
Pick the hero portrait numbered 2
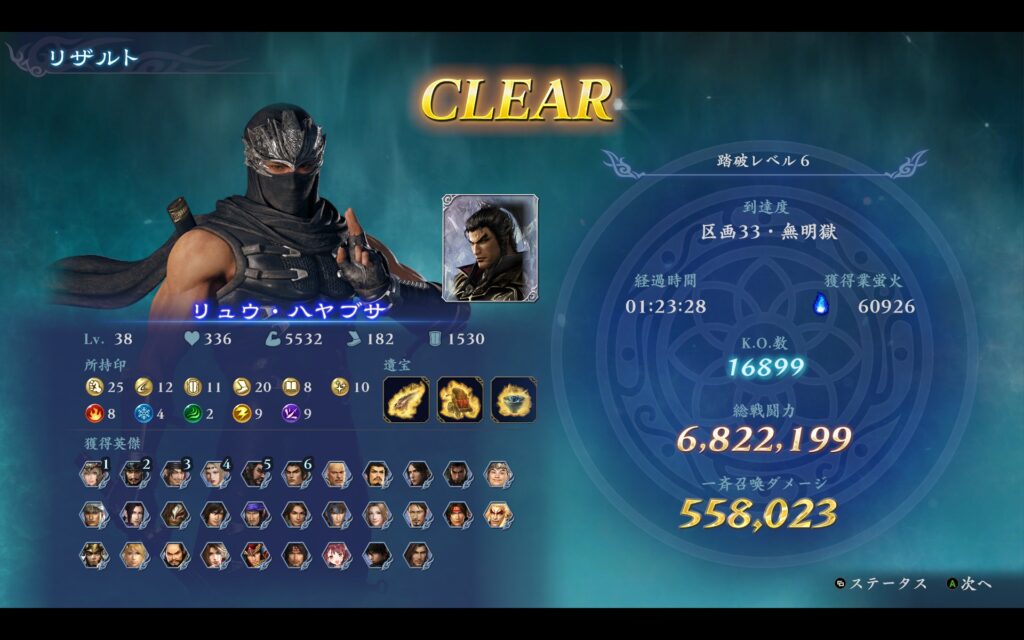(x=135, y=474)
